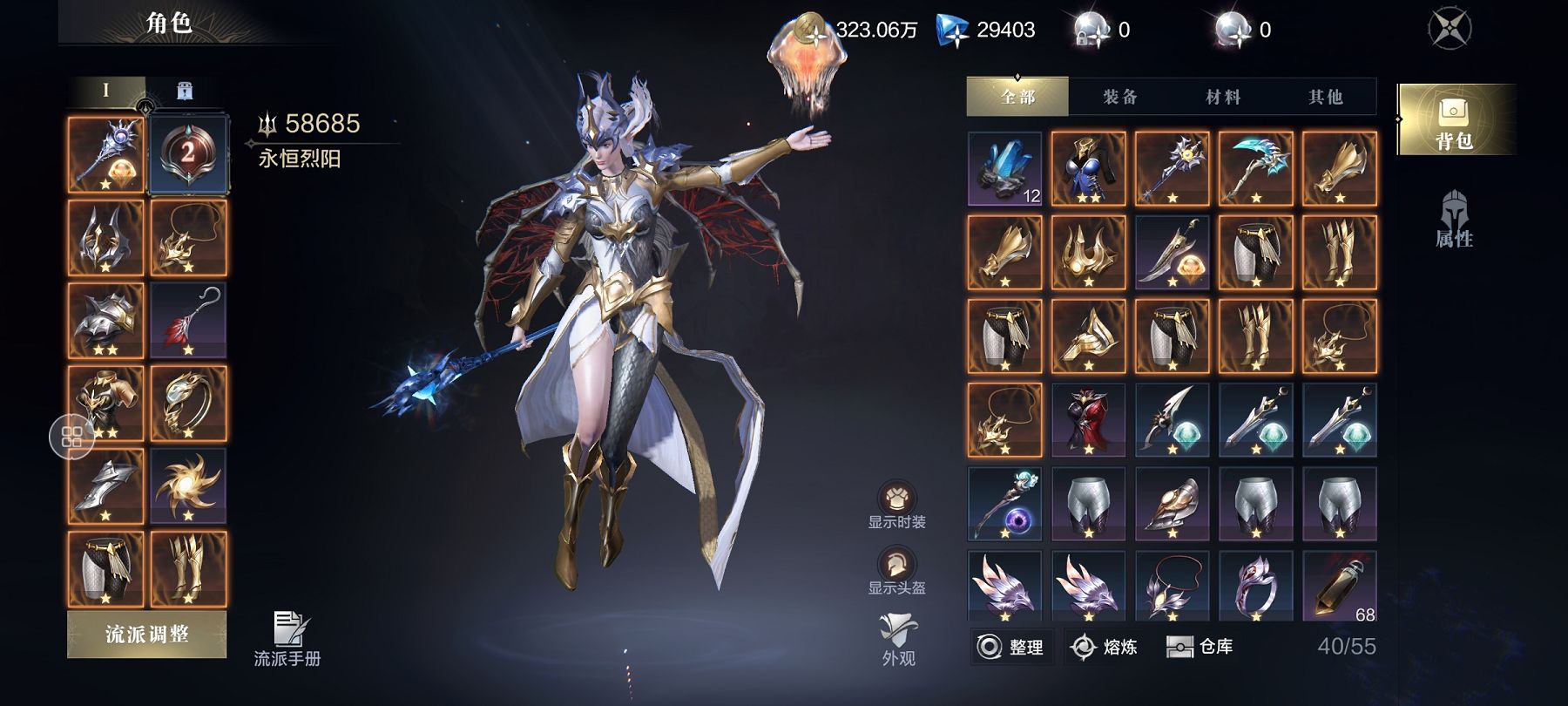Open the 仓库 warehouse

[1200, 647]
